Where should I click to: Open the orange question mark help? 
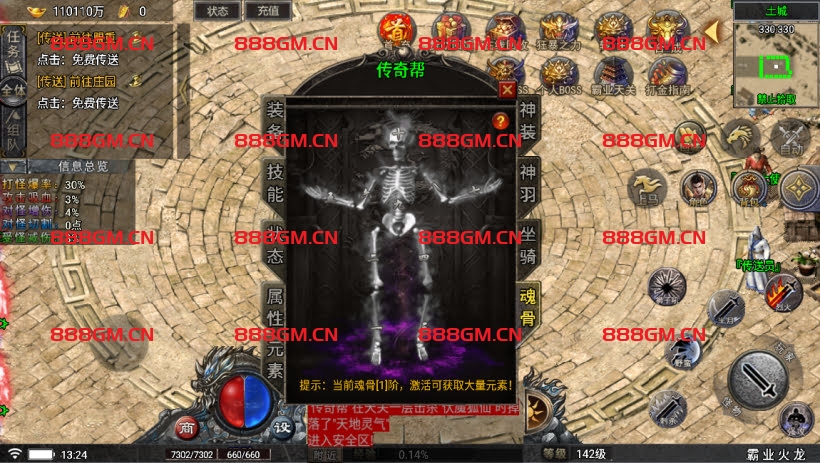(x=501, y=121)
